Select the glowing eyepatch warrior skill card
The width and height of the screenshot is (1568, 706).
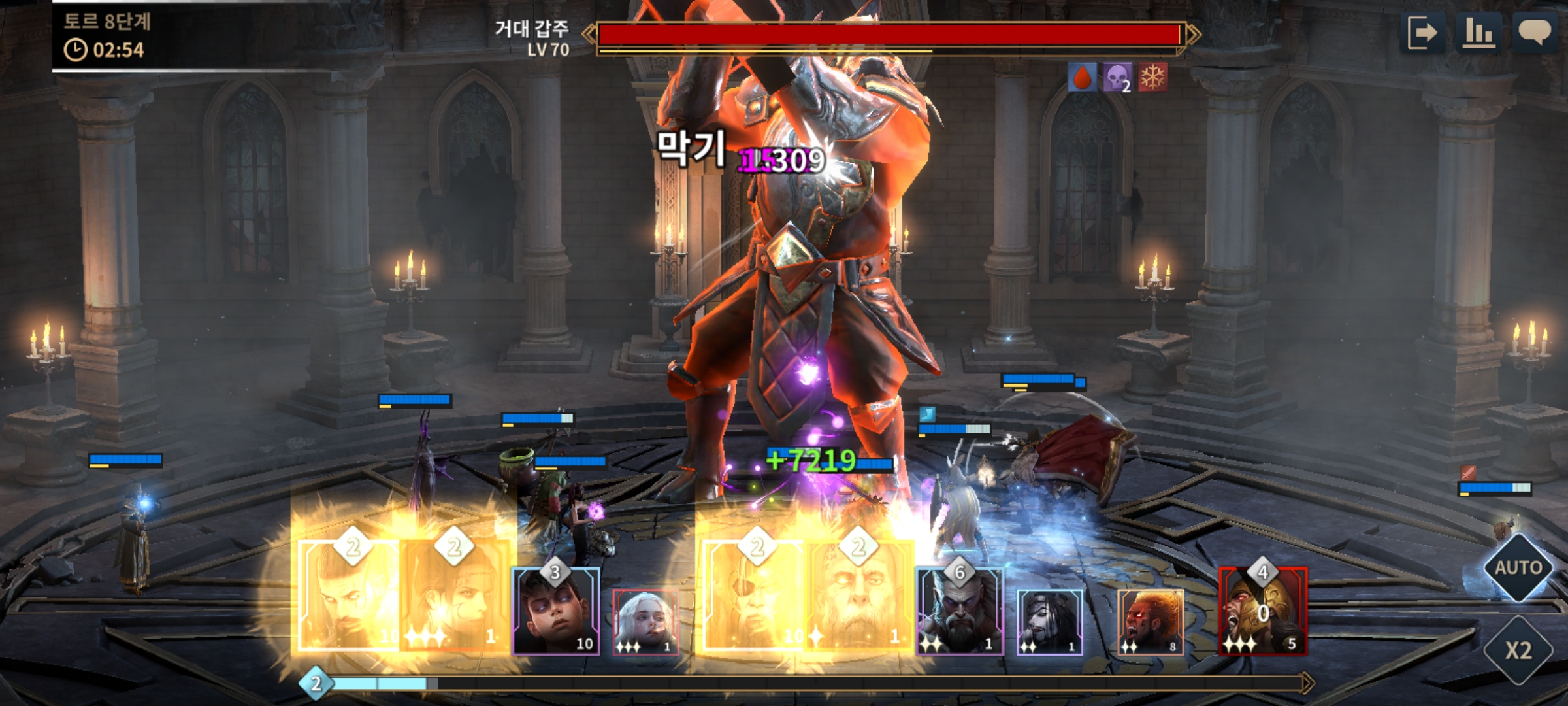(754, 596)
